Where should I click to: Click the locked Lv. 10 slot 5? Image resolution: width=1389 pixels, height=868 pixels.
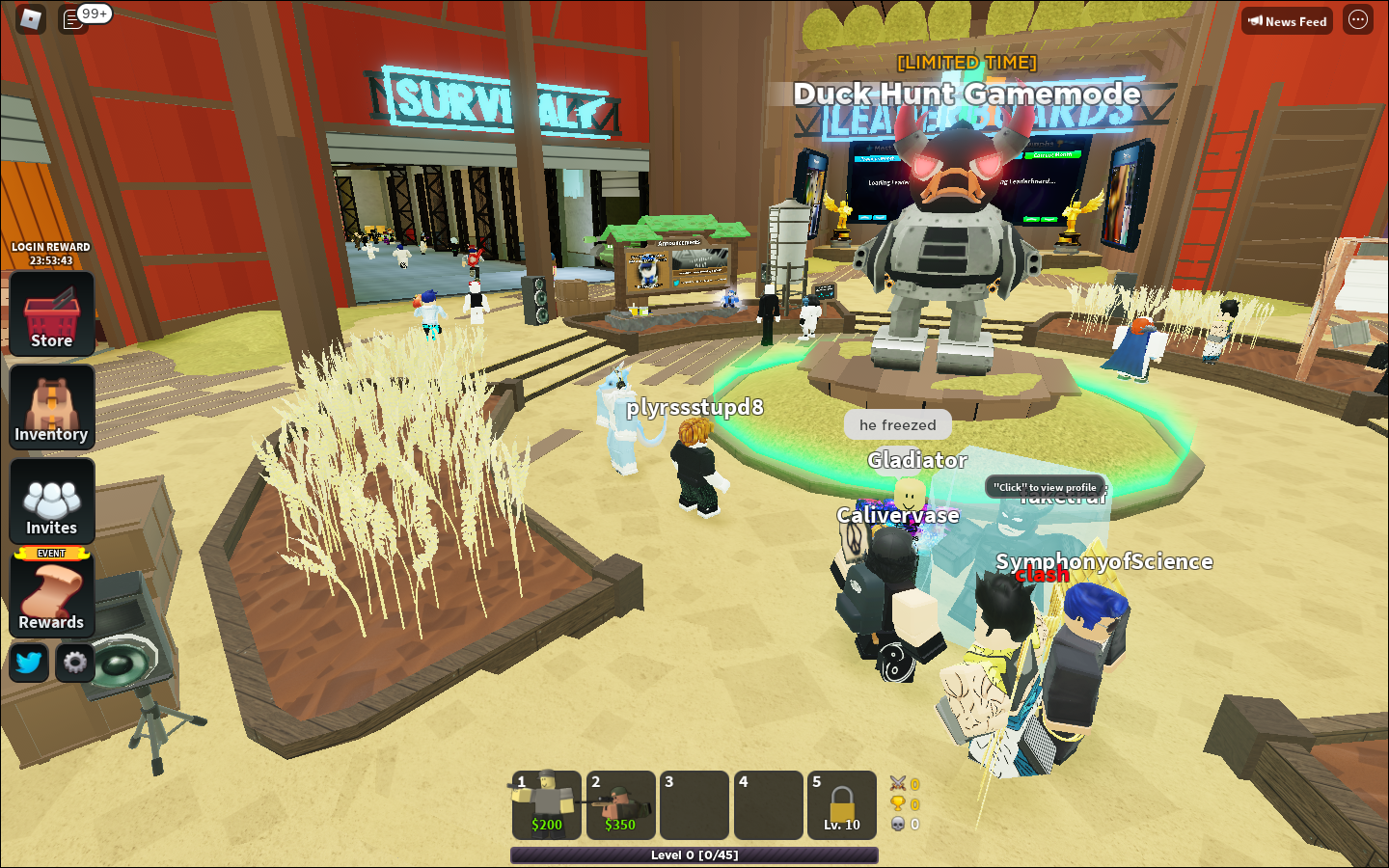841,805
